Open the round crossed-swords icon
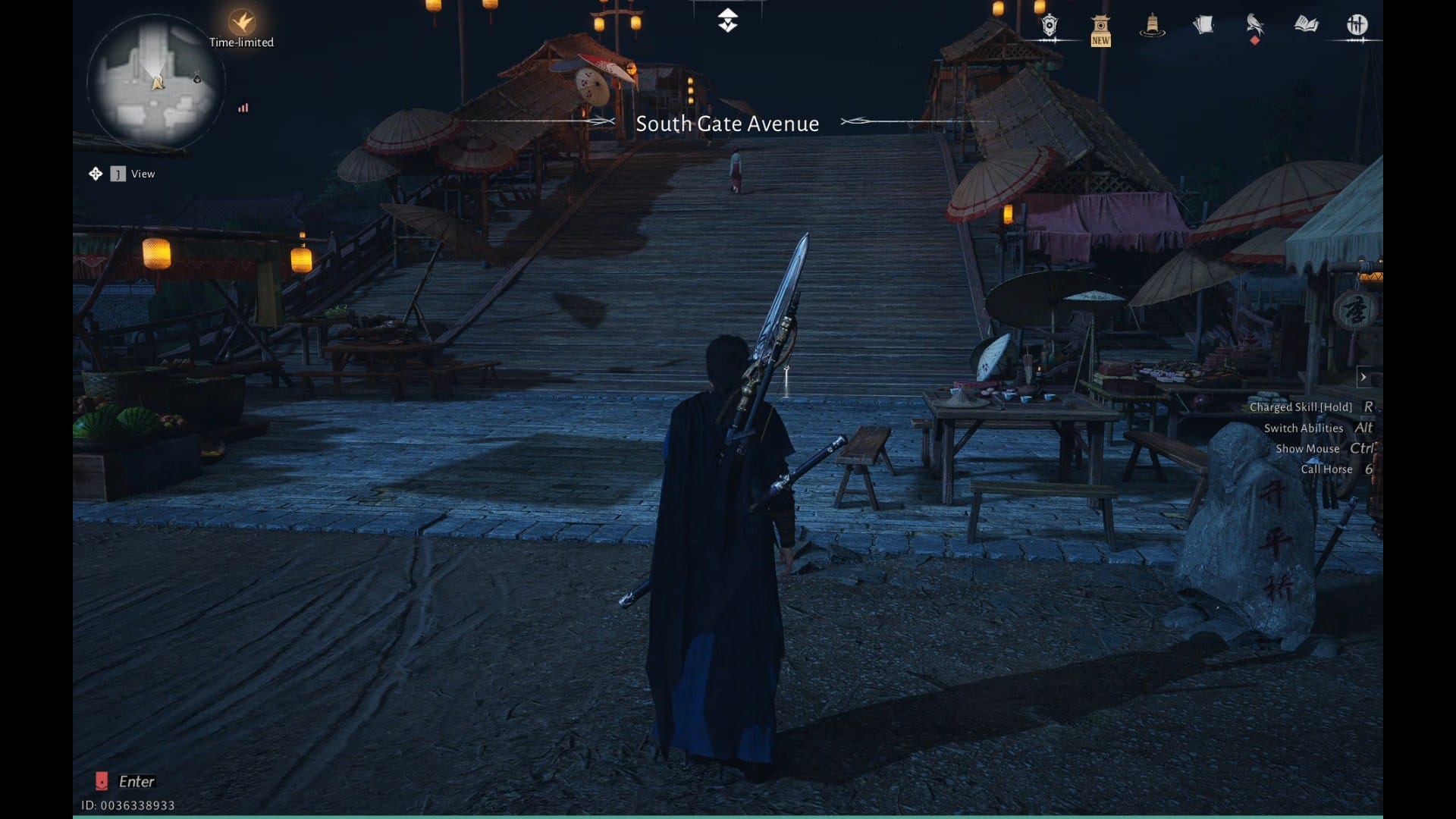Screen dimensions: 1456x819 (x=1357, y=25)
